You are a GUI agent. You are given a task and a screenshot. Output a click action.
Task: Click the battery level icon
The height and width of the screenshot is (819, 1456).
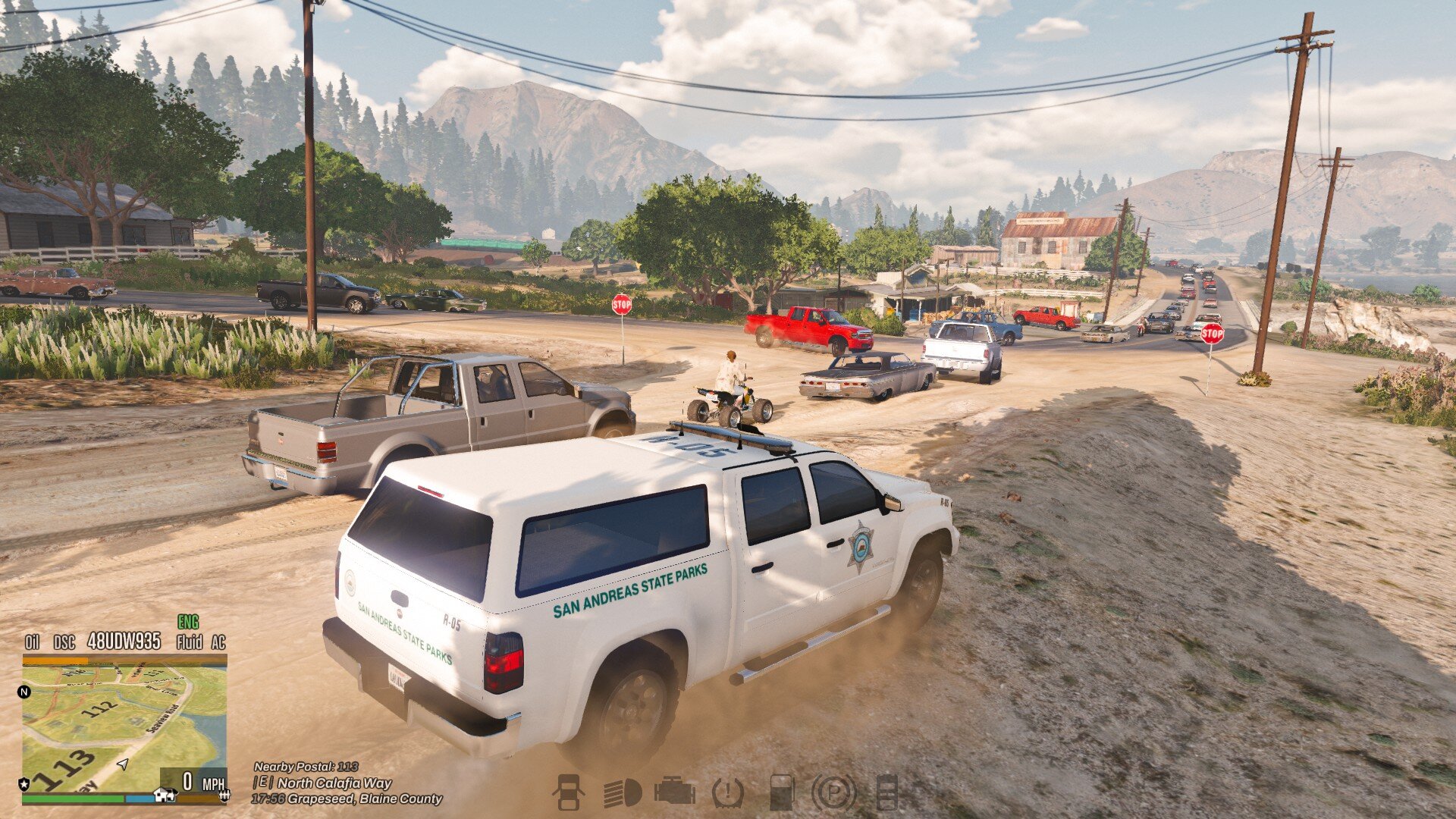pyautogui.click(x=886, y=792)
